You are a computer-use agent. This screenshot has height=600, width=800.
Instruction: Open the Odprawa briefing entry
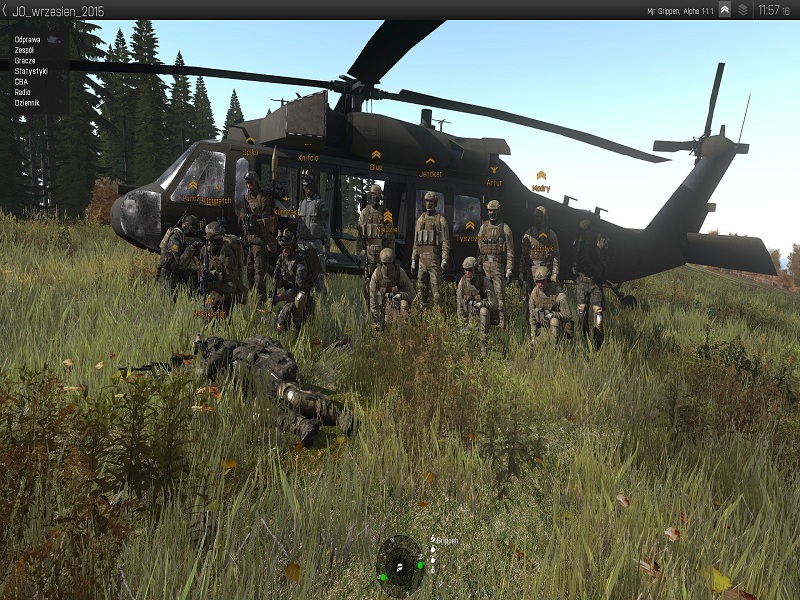(28, 39)
